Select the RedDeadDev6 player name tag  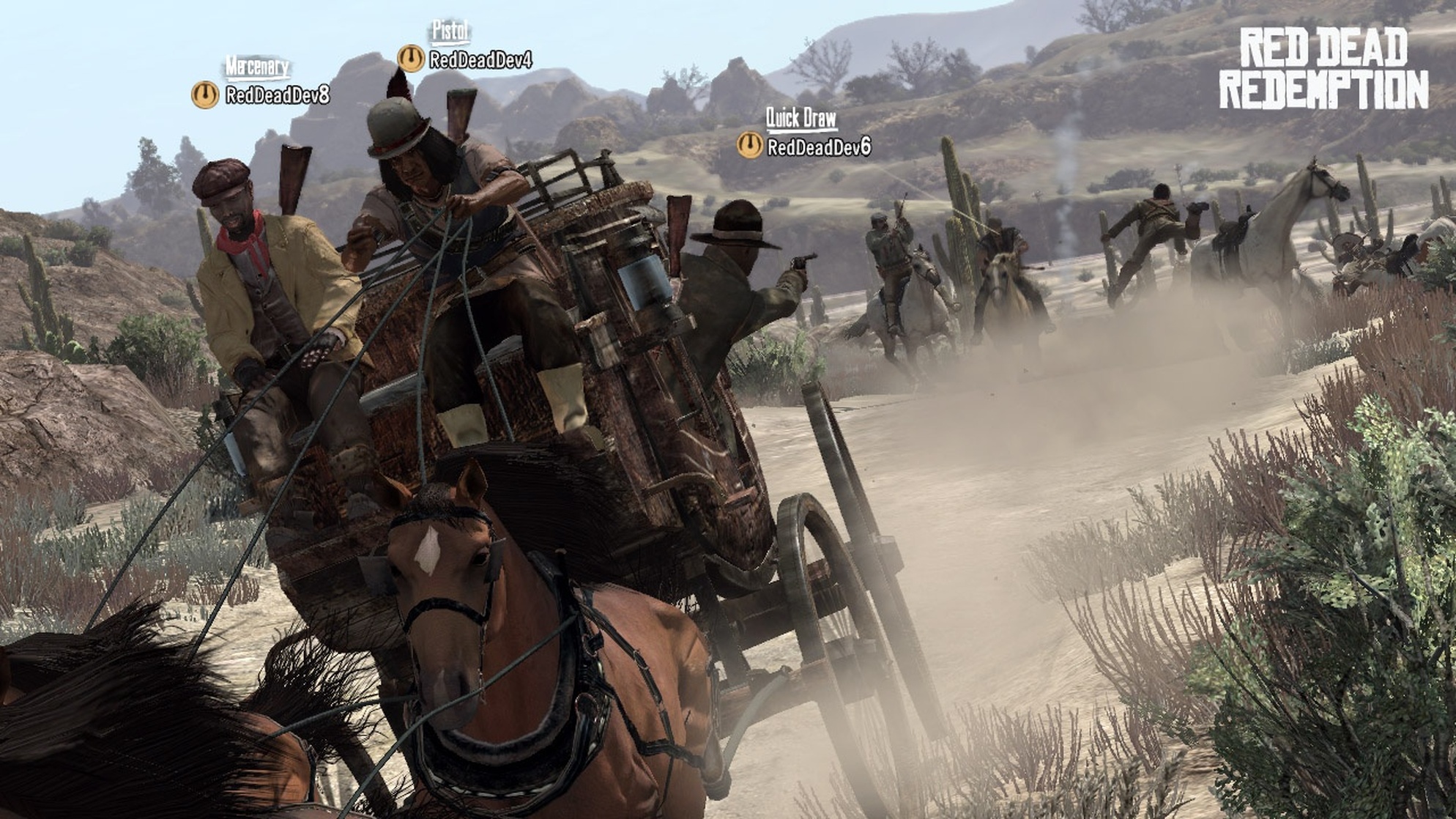(819, 147)
